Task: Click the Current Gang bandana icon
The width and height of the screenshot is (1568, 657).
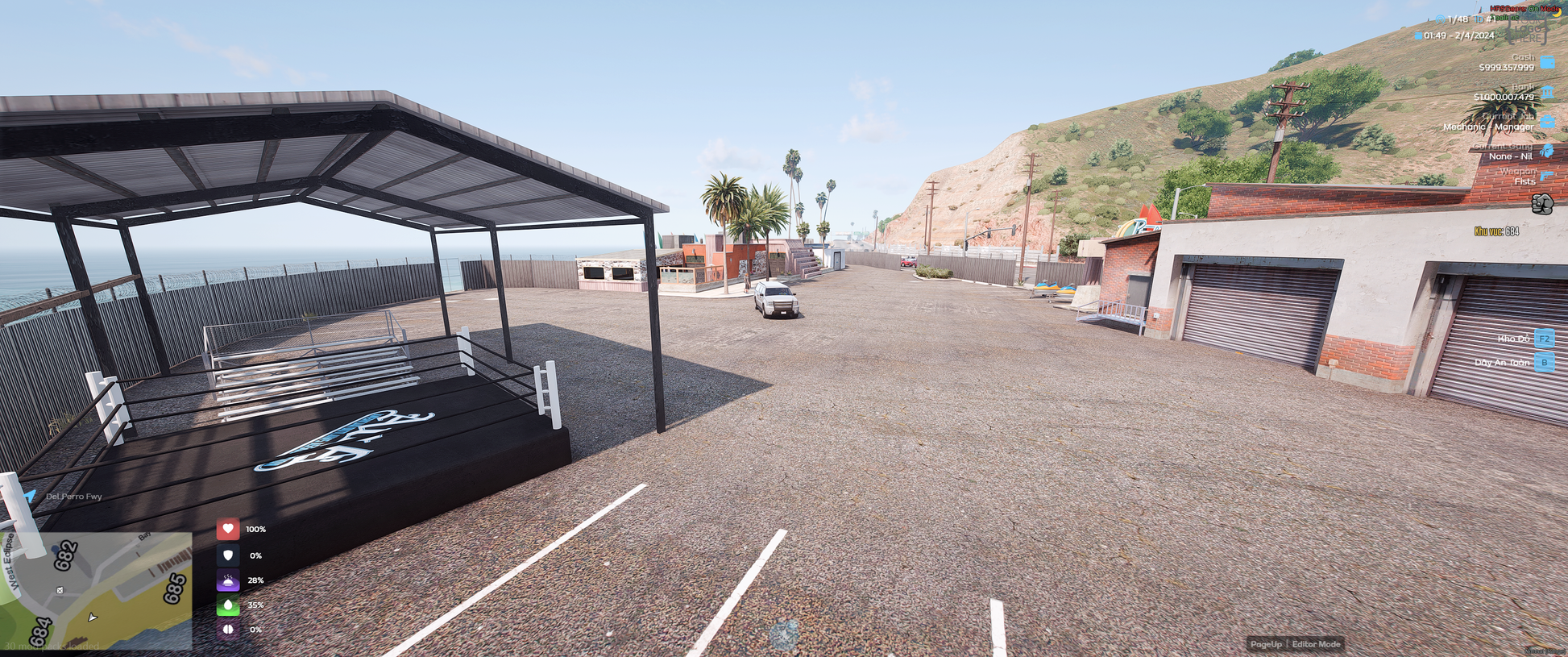Action: click(1547, 151)
